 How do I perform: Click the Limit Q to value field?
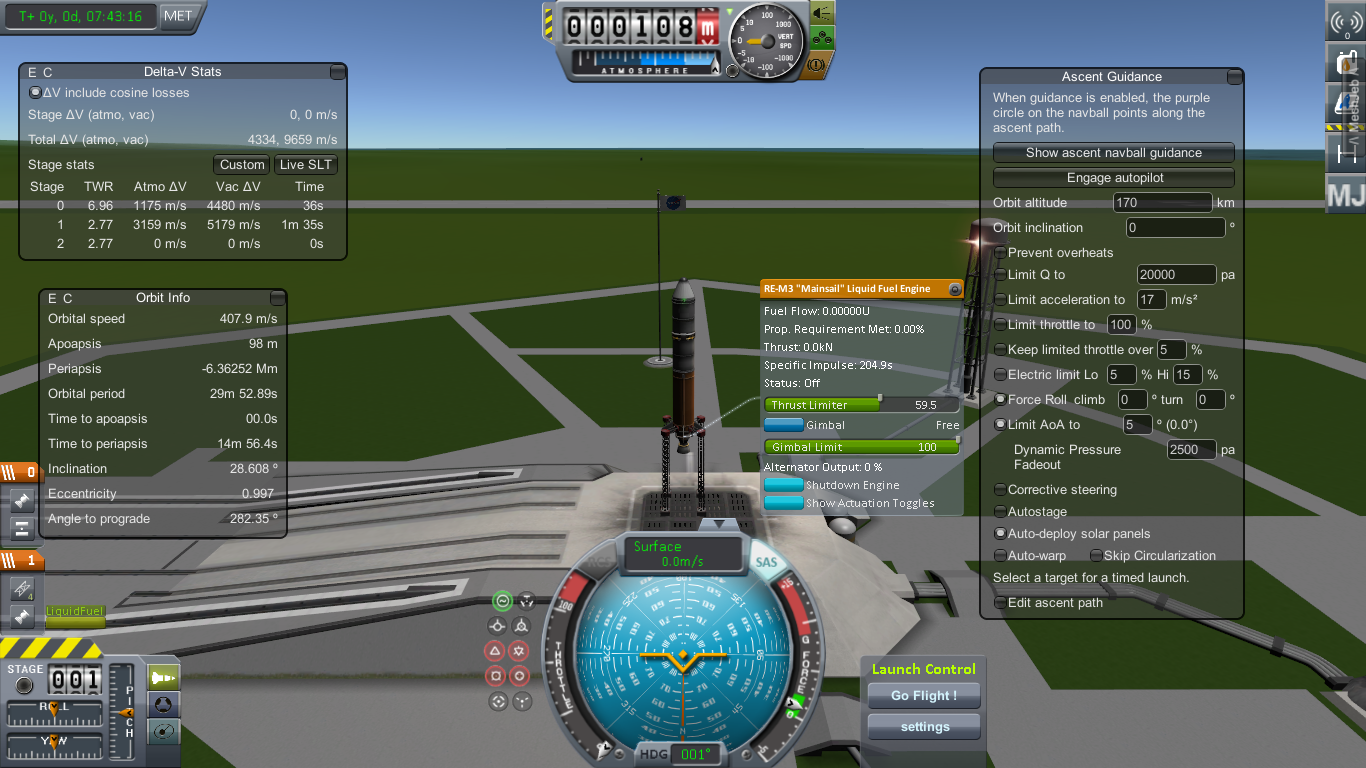point(1176,275)
